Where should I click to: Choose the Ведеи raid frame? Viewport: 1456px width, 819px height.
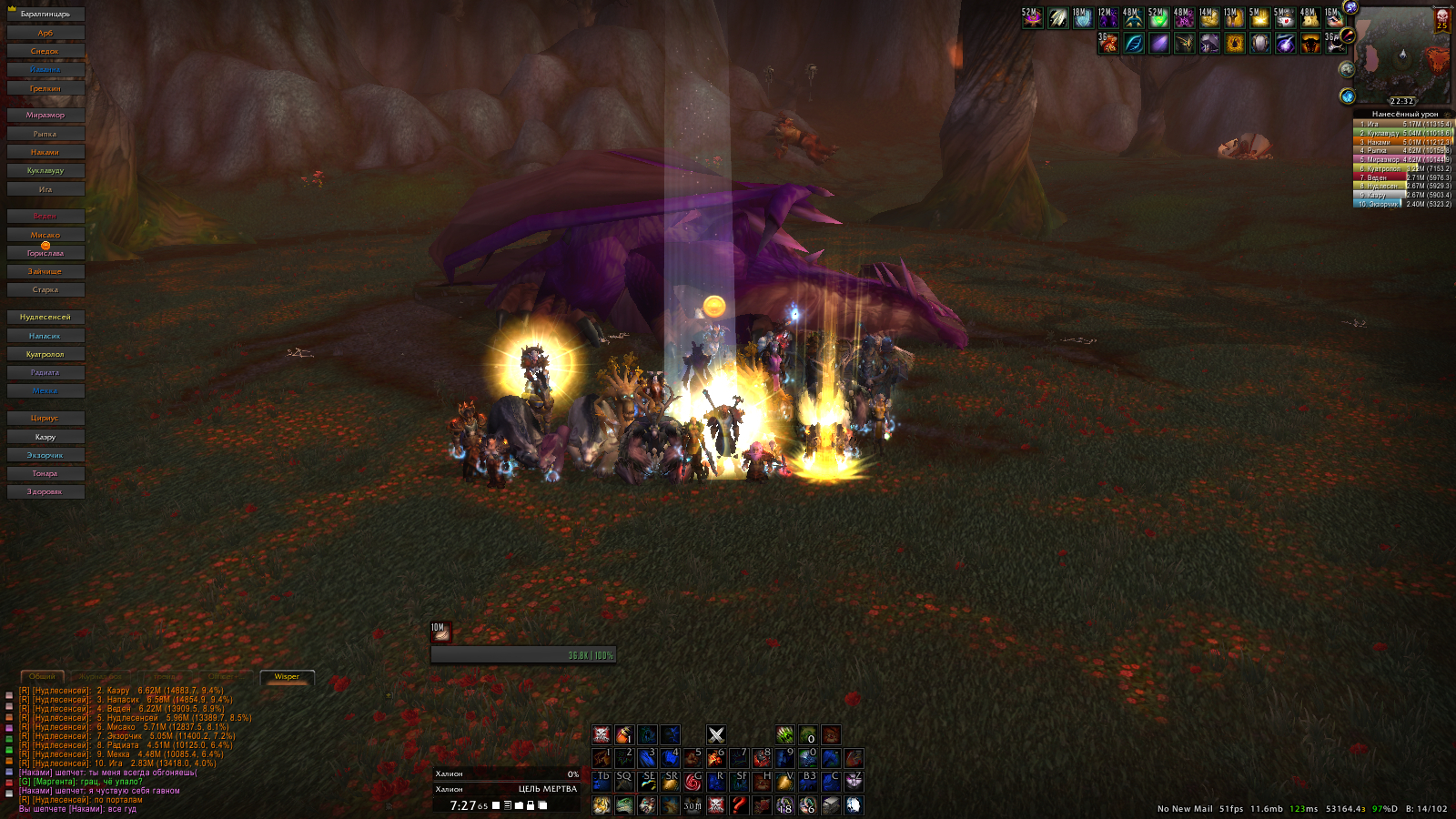coord(45,217)
